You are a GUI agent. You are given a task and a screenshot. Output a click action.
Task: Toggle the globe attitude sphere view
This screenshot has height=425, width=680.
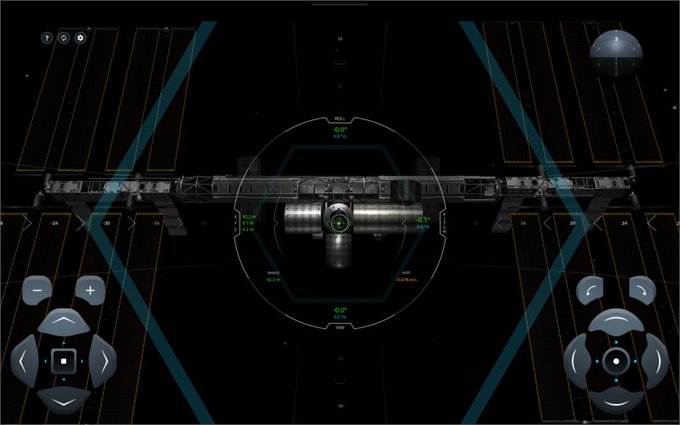tap(614, 53)
